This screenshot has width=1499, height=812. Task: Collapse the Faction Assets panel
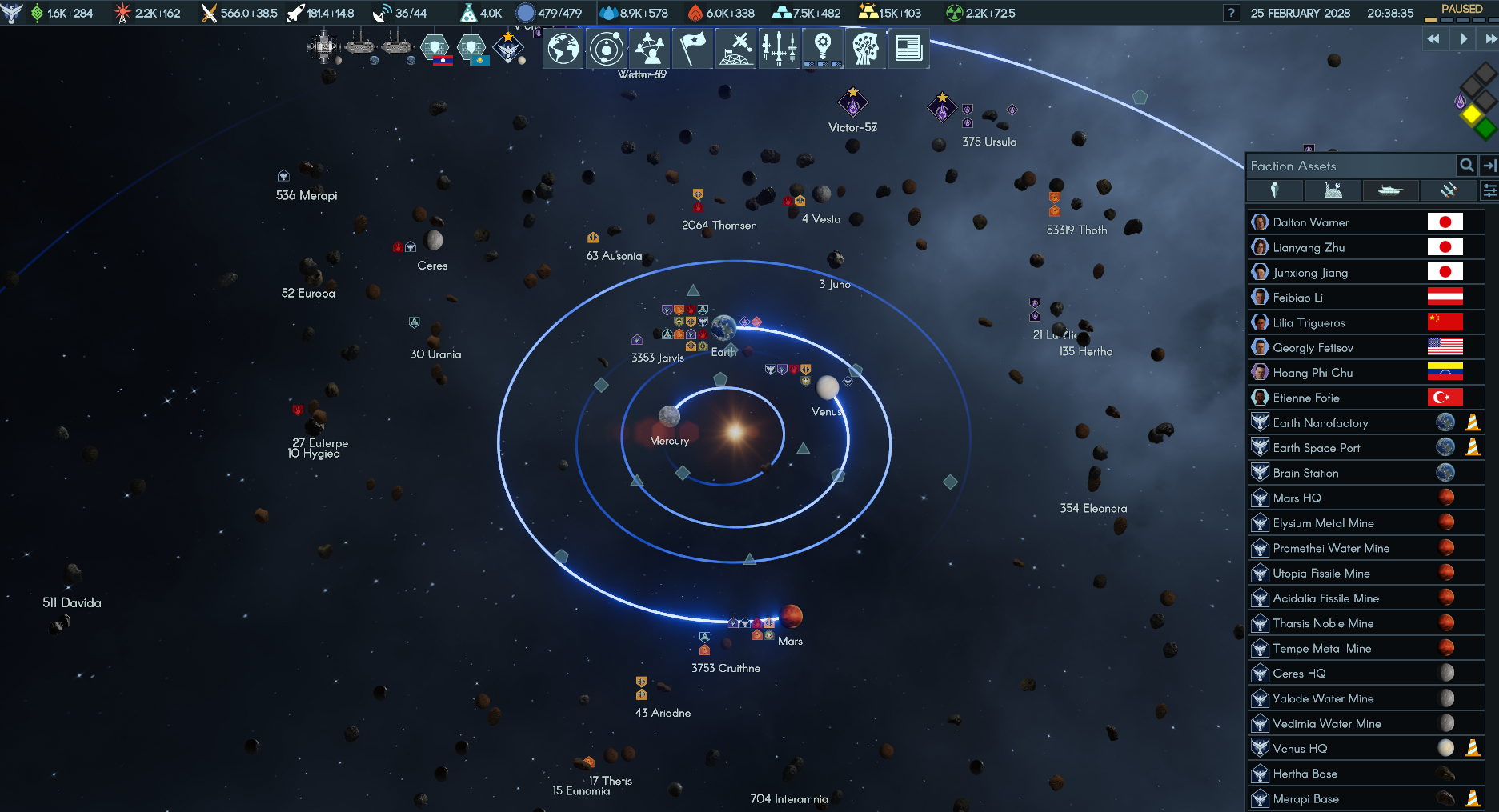click(1489, 166)
